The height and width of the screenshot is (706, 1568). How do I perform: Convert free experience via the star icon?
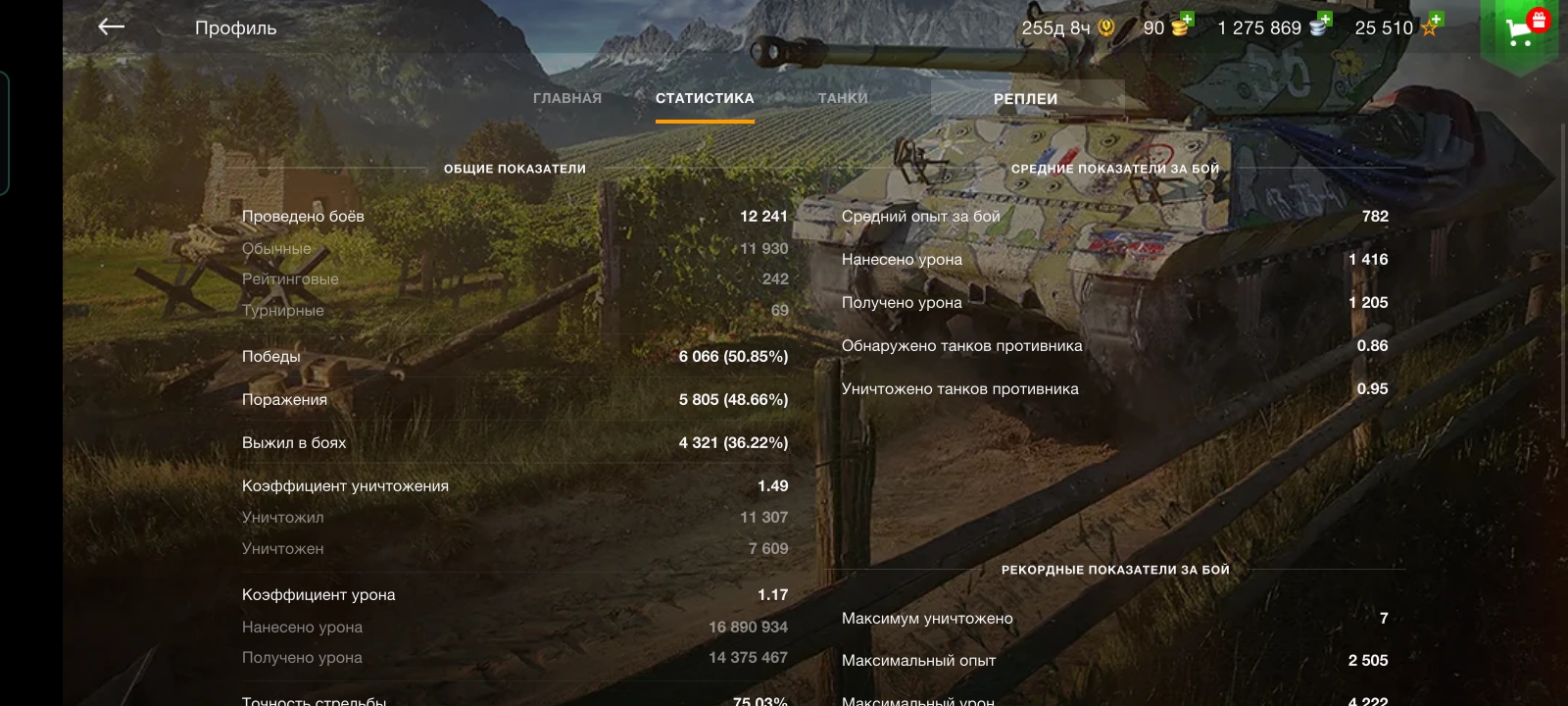click(x=1431, y=25)
